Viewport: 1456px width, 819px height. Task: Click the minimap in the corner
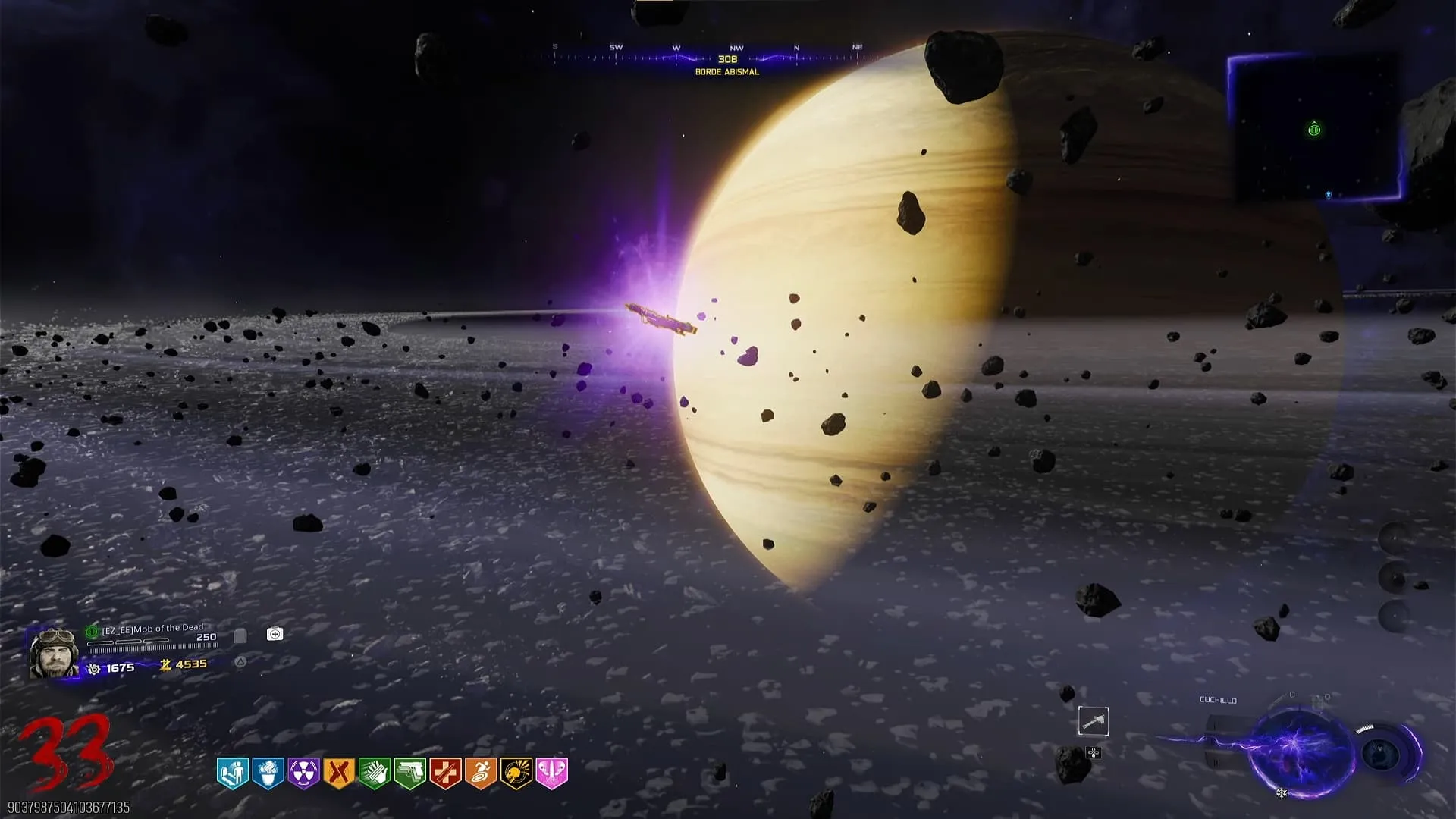tap(1315, 129)
